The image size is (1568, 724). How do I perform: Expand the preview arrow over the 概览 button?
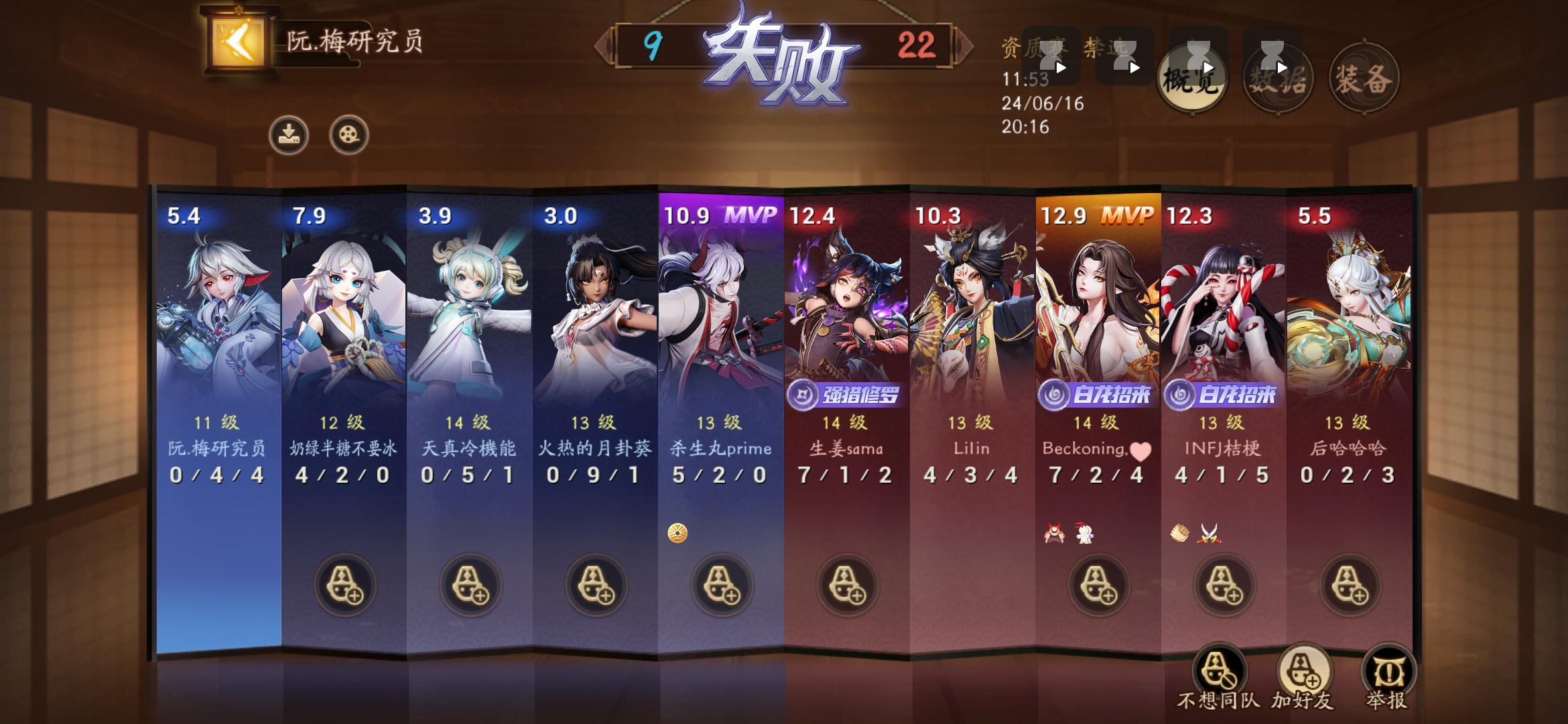point(1207,67)
